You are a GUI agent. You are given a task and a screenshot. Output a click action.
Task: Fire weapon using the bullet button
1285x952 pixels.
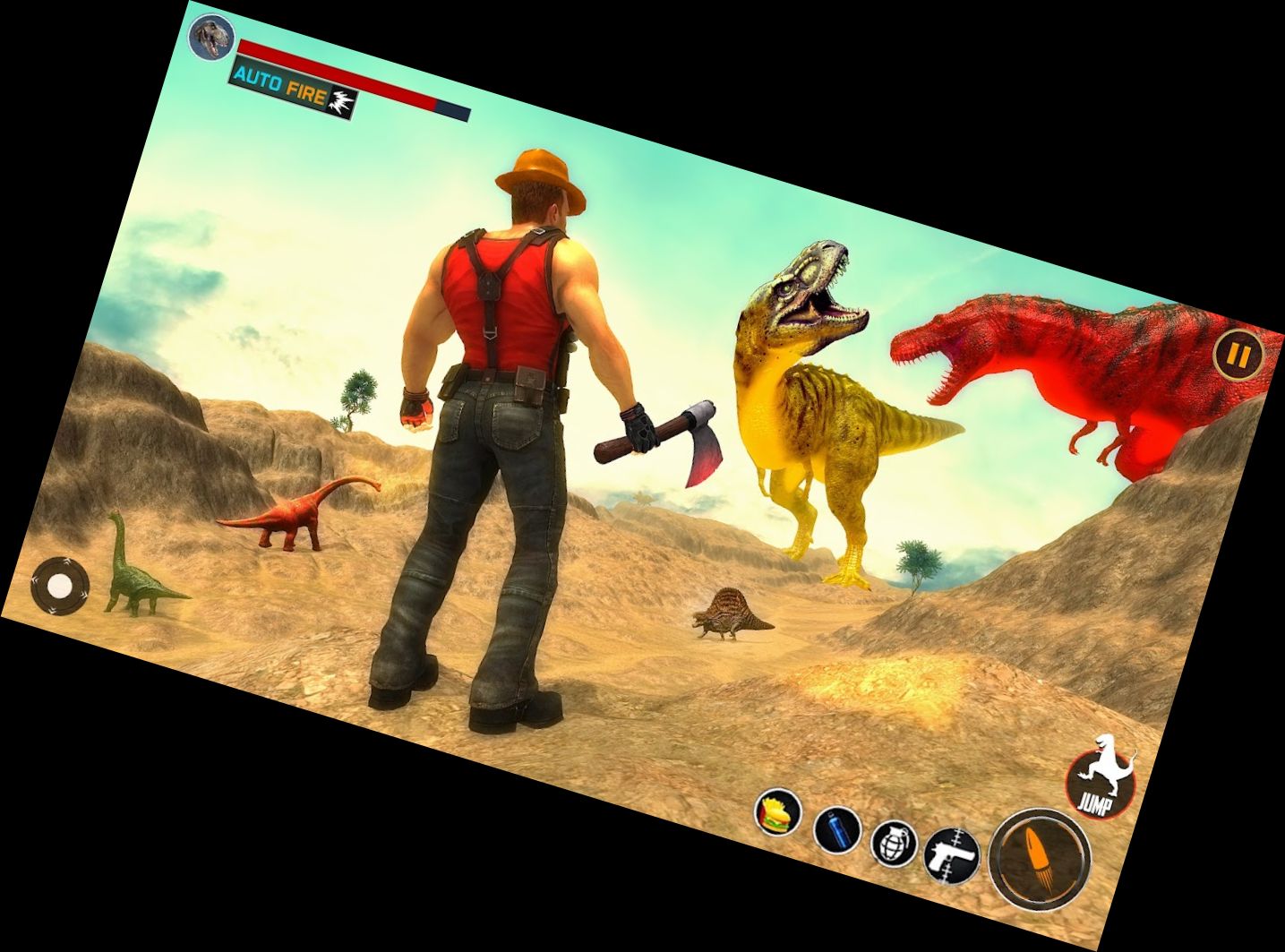(1039, 858)
